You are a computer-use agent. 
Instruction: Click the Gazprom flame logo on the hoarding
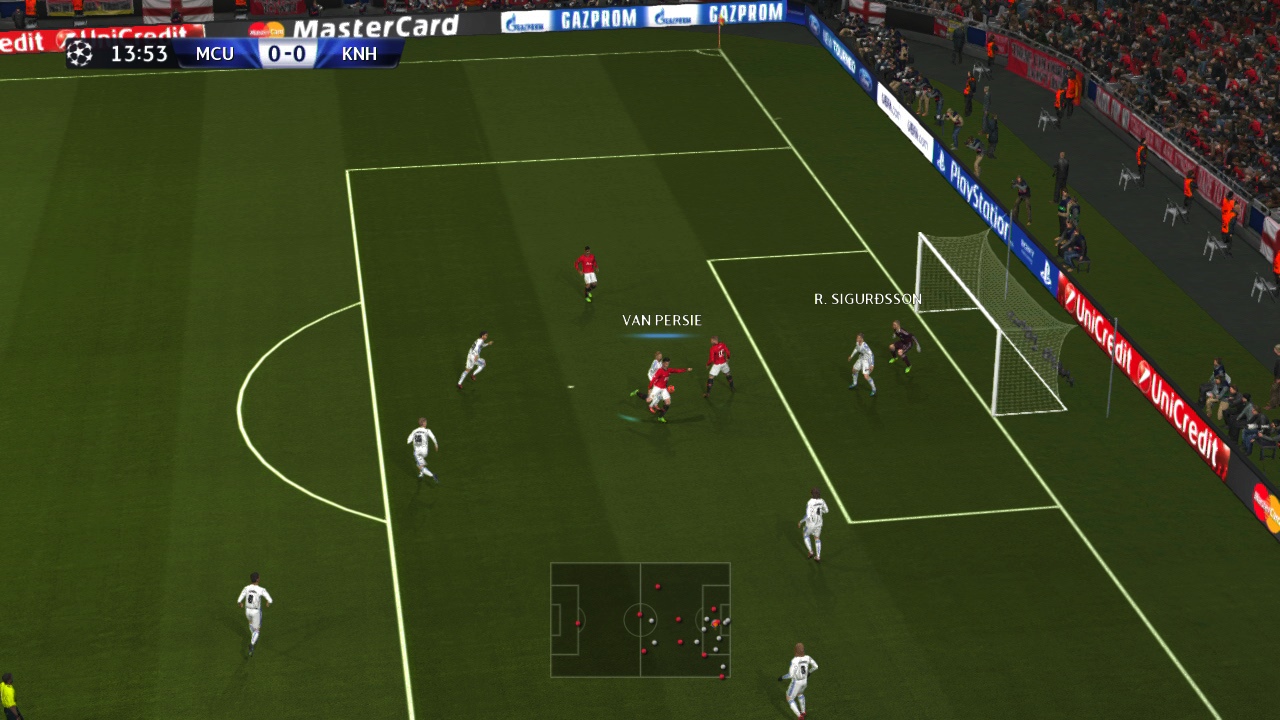[510, 19]
